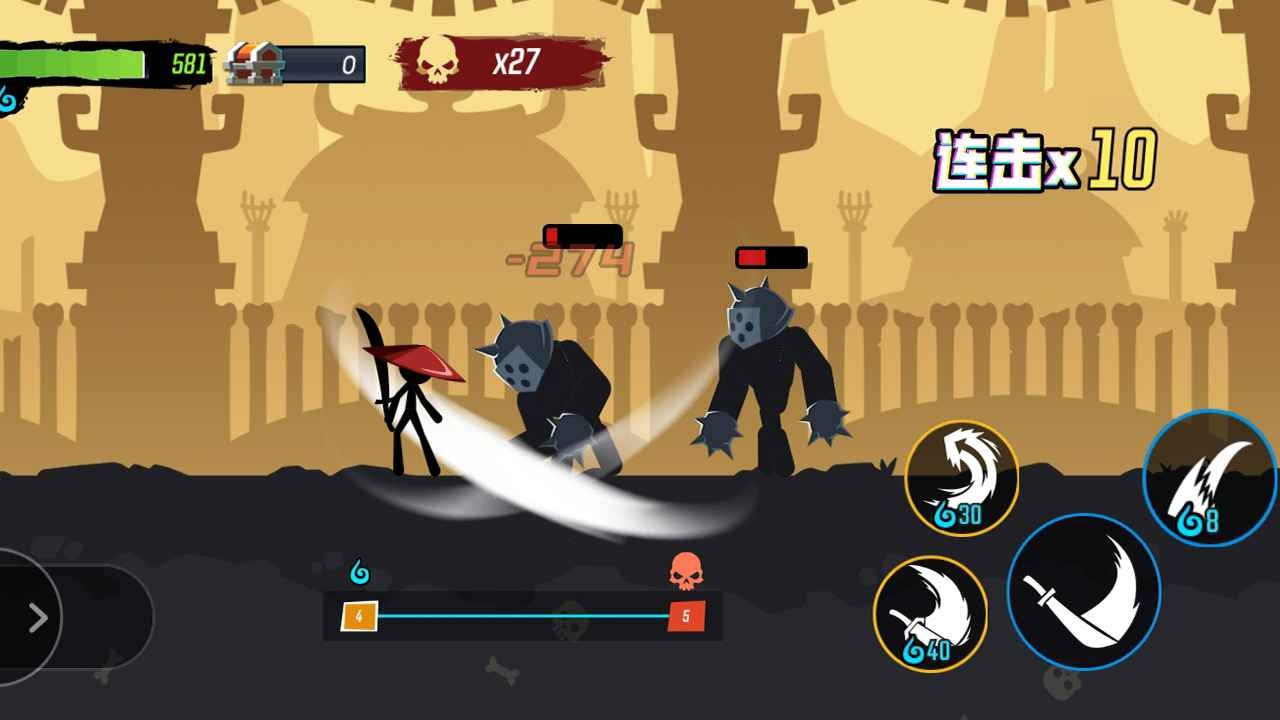Expand the hidden side panel with the left chevron
Viewport: 1280px width, 720px height.
pyautogui.click(x=38, y=617)
